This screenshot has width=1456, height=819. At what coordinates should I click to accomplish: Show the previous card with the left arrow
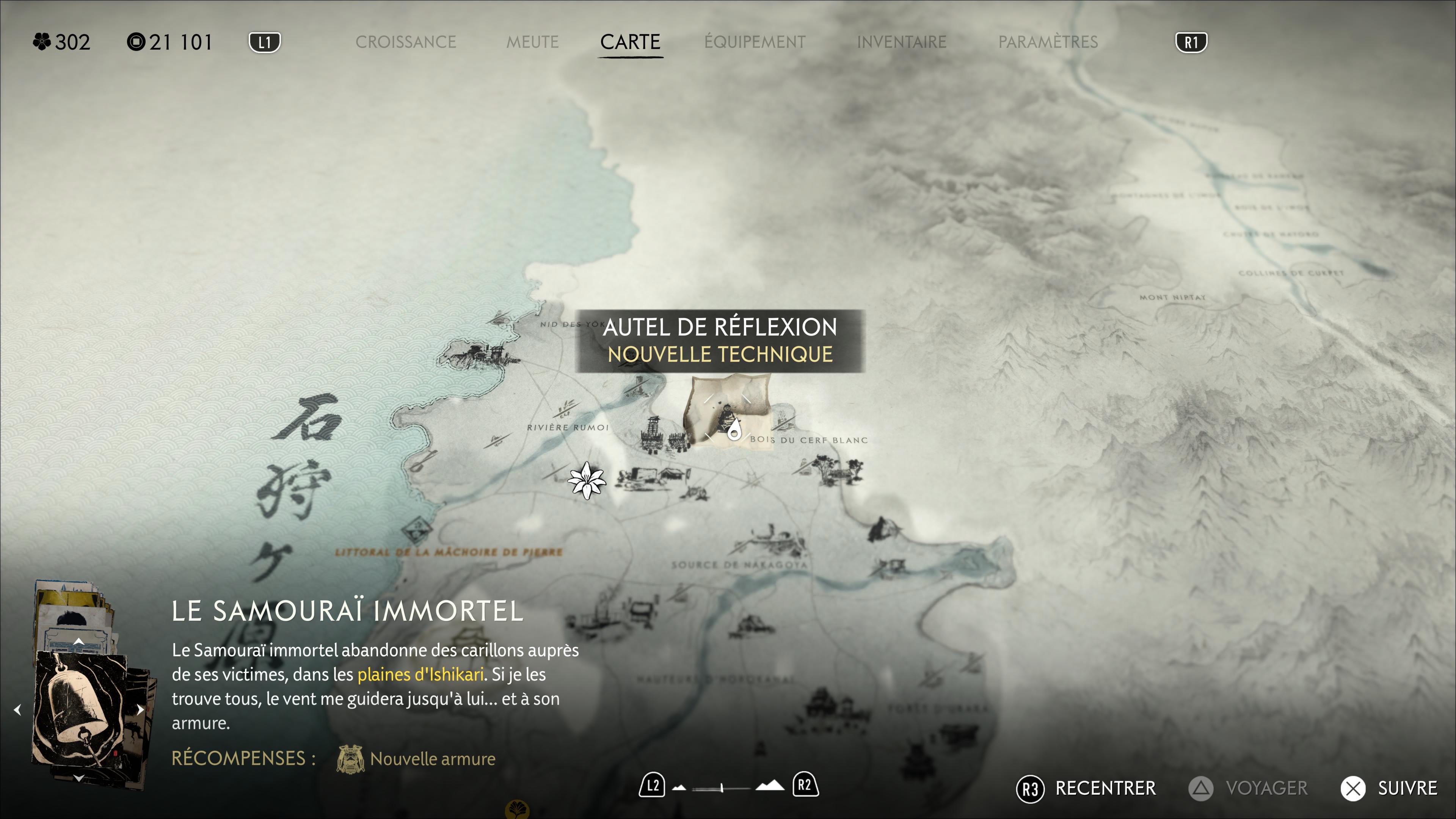pyautogui.click(x=17, y=710)
